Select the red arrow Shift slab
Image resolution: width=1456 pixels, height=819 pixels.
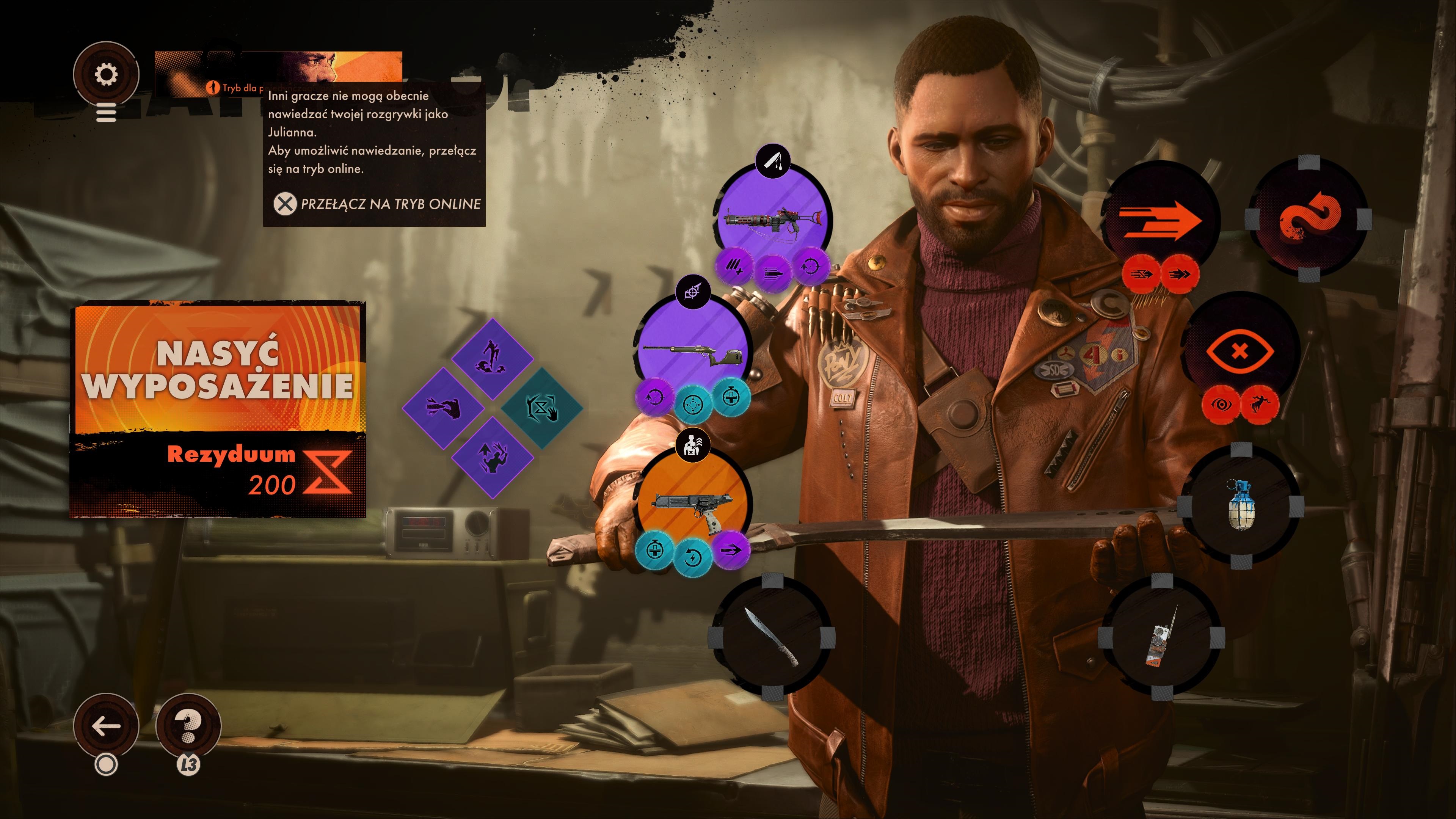[x=1160, y=219]
